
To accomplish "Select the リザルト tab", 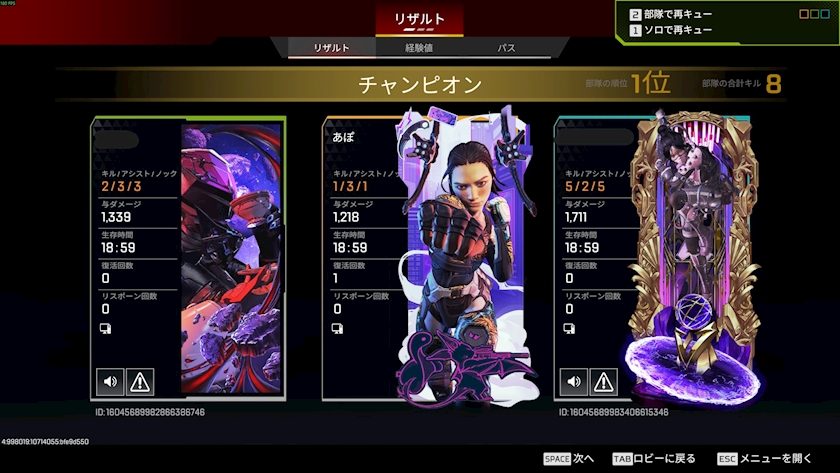I will (331, 48).
